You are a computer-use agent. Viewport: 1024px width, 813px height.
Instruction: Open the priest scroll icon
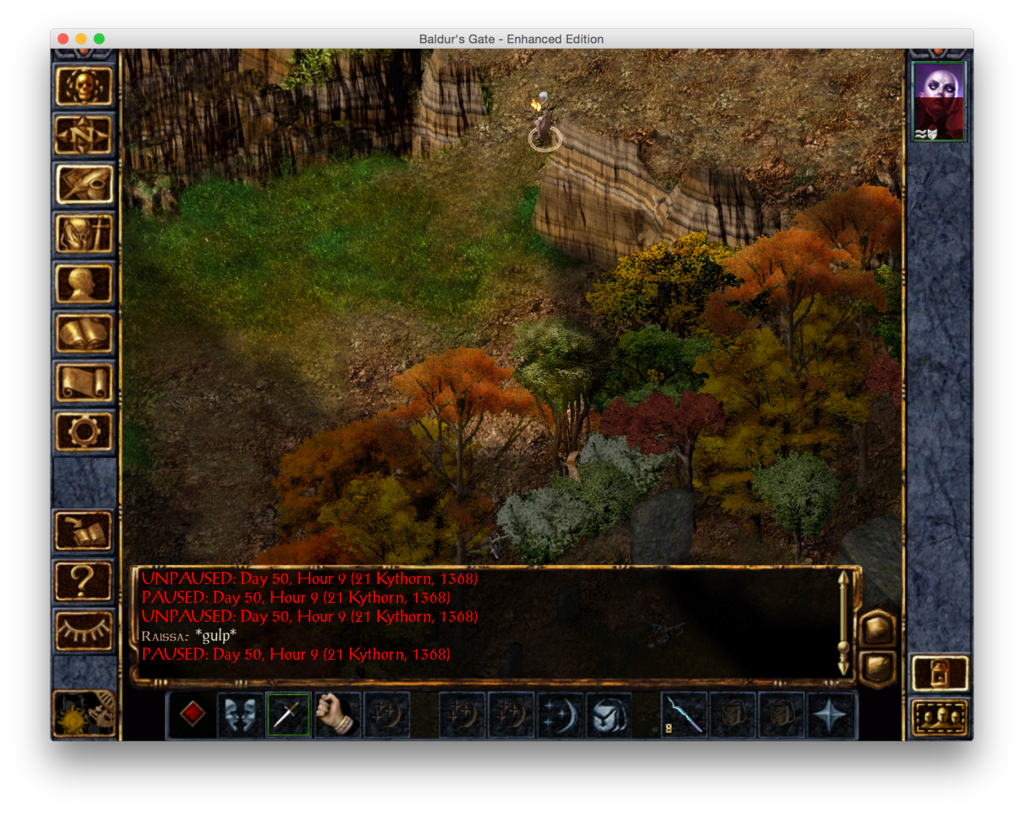[x=84, y=382]
